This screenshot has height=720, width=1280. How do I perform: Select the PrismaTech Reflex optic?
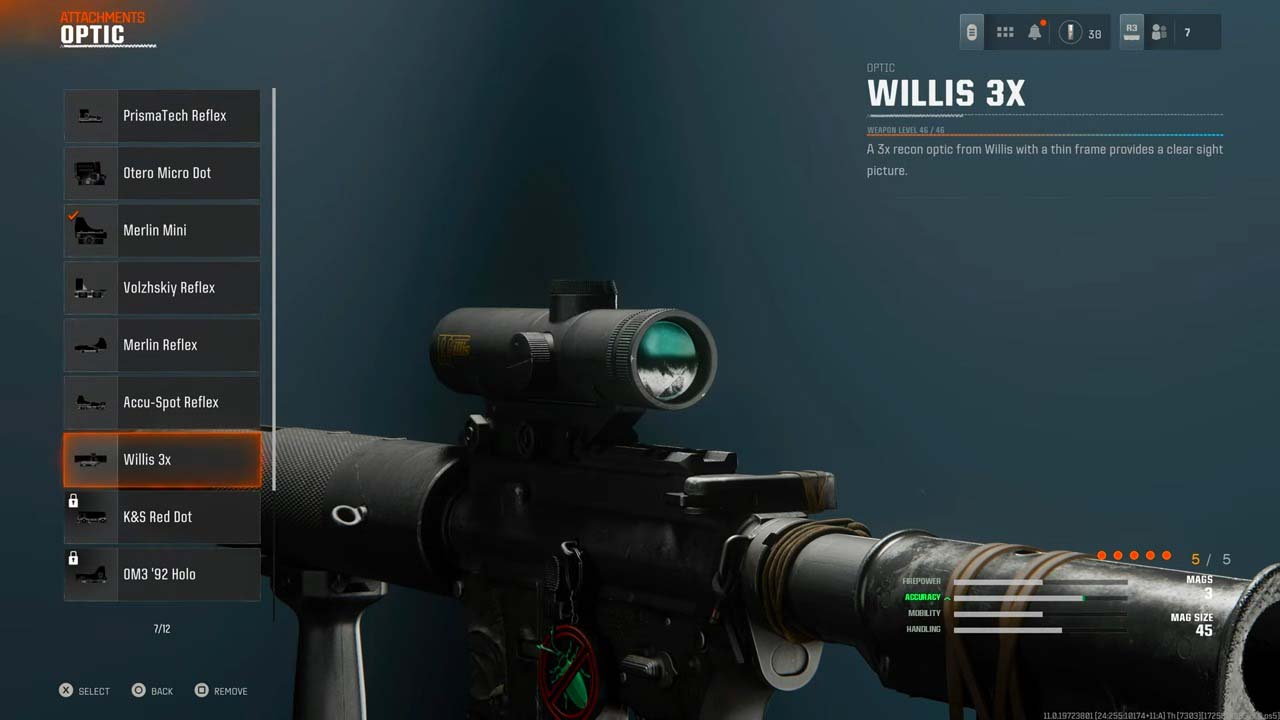click(162, 116)
